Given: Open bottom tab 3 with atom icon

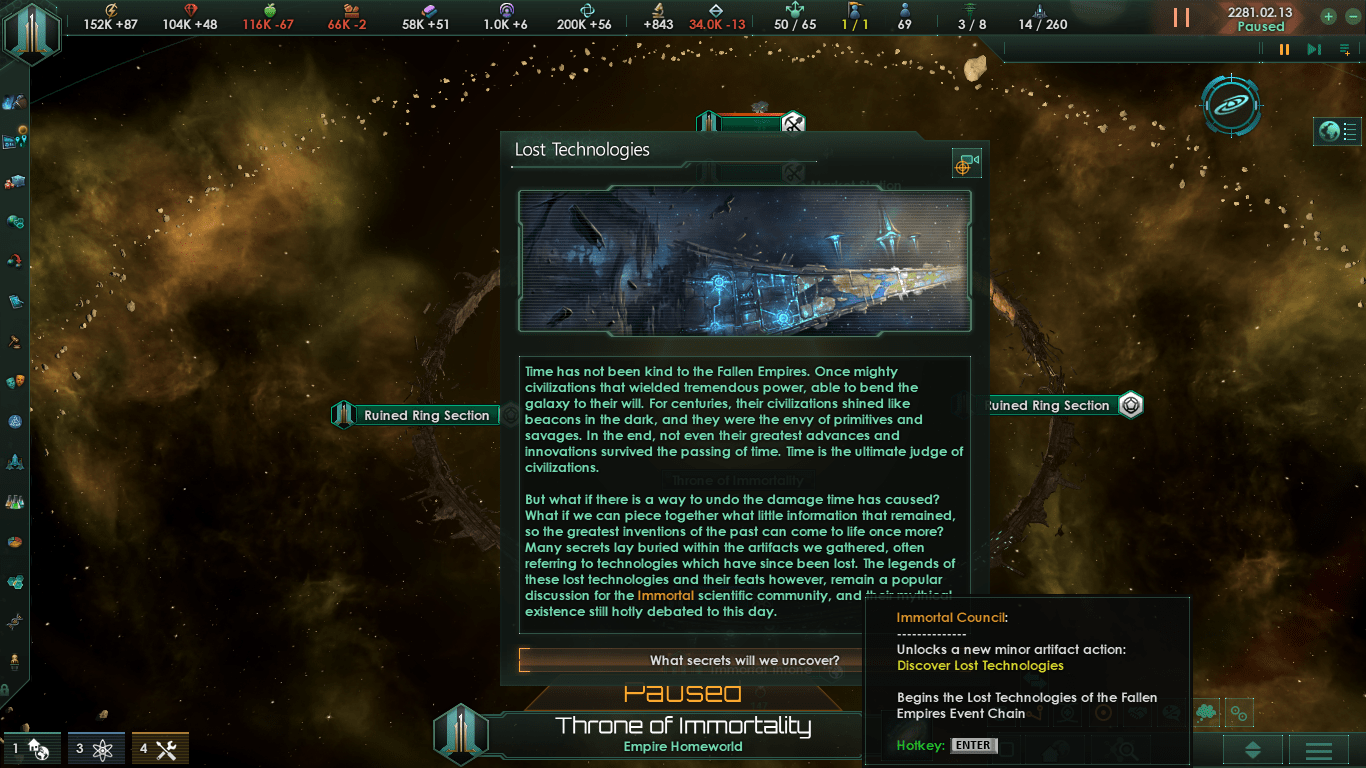Looking at the screenshot, I should [x=95, y=748].
